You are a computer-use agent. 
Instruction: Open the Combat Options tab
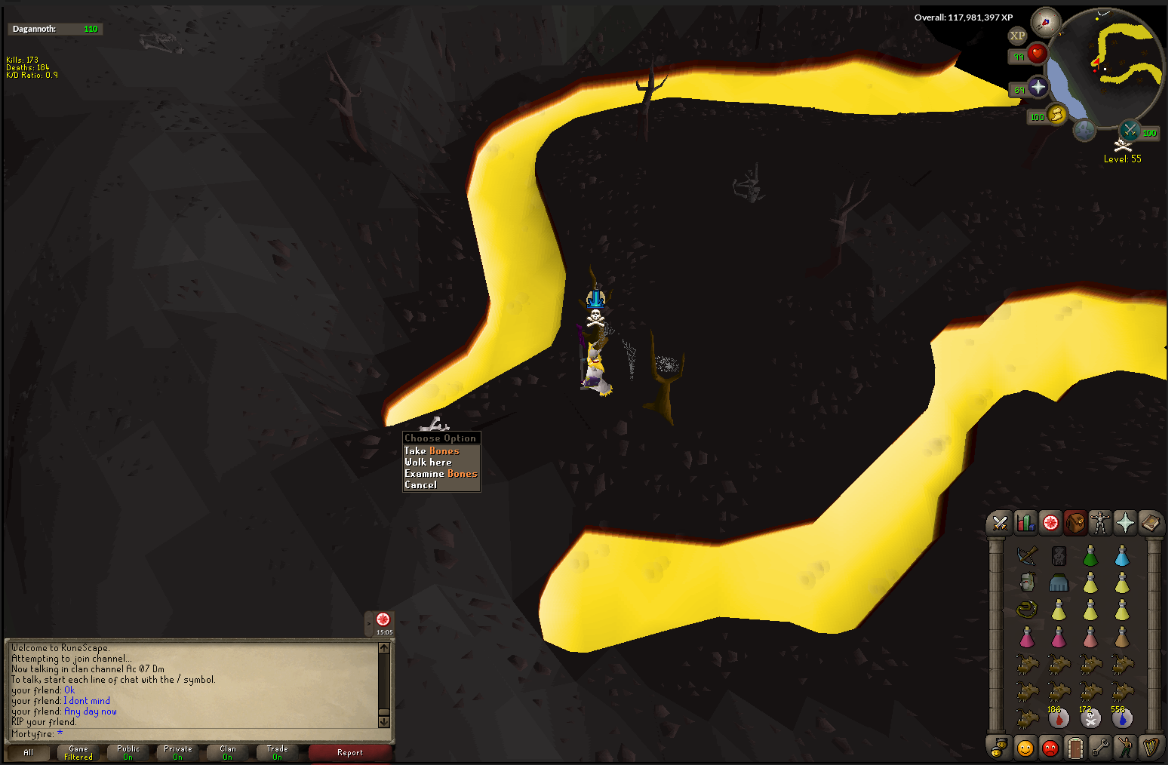coord(999,522)
